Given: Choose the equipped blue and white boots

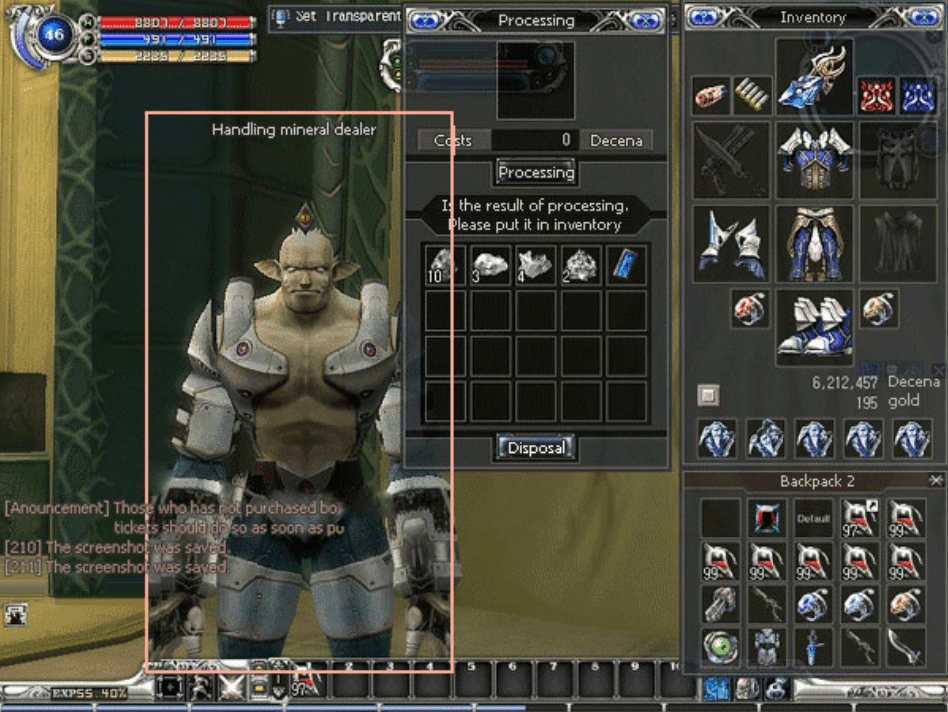Looking at the screenshot, I should tap(814, 324).
